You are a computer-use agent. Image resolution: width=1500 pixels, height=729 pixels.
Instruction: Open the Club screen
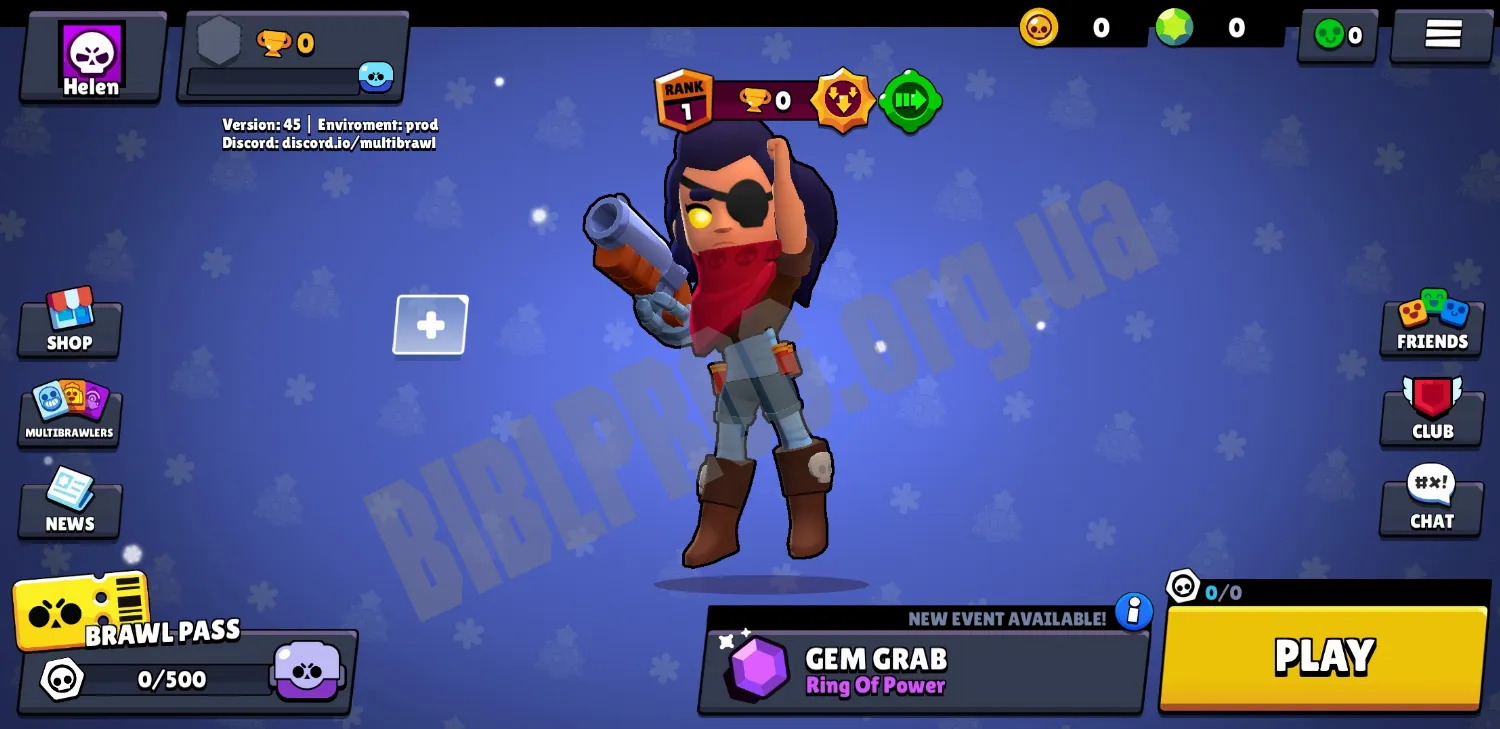[x=1432, y=412]
